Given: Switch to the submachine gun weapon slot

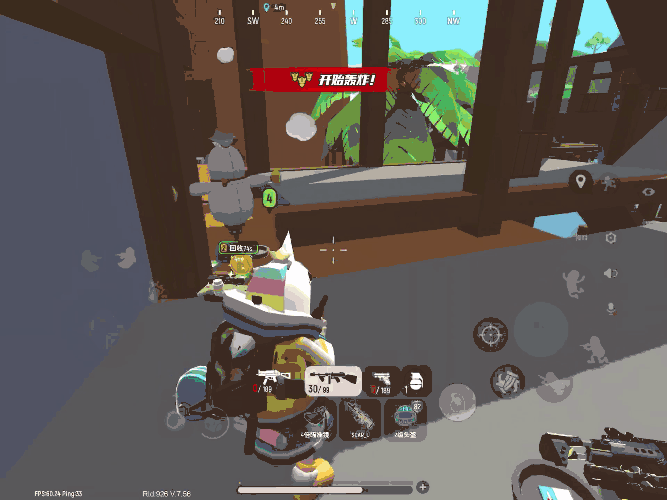Looking at the screenshot, I should pos(273,380).
